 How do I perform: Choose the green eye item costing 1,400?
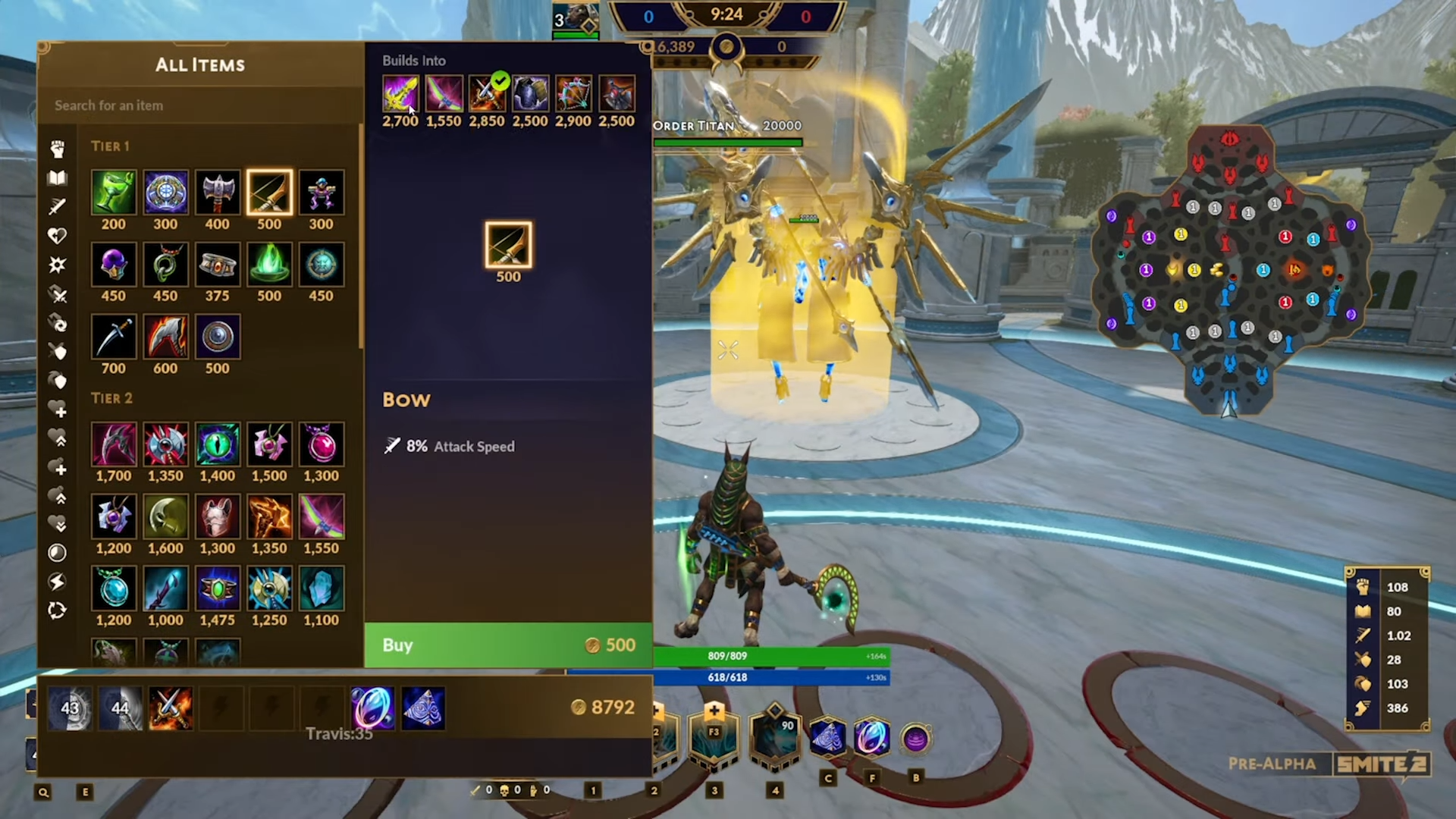pyautogui.click(x=218, y=444)
